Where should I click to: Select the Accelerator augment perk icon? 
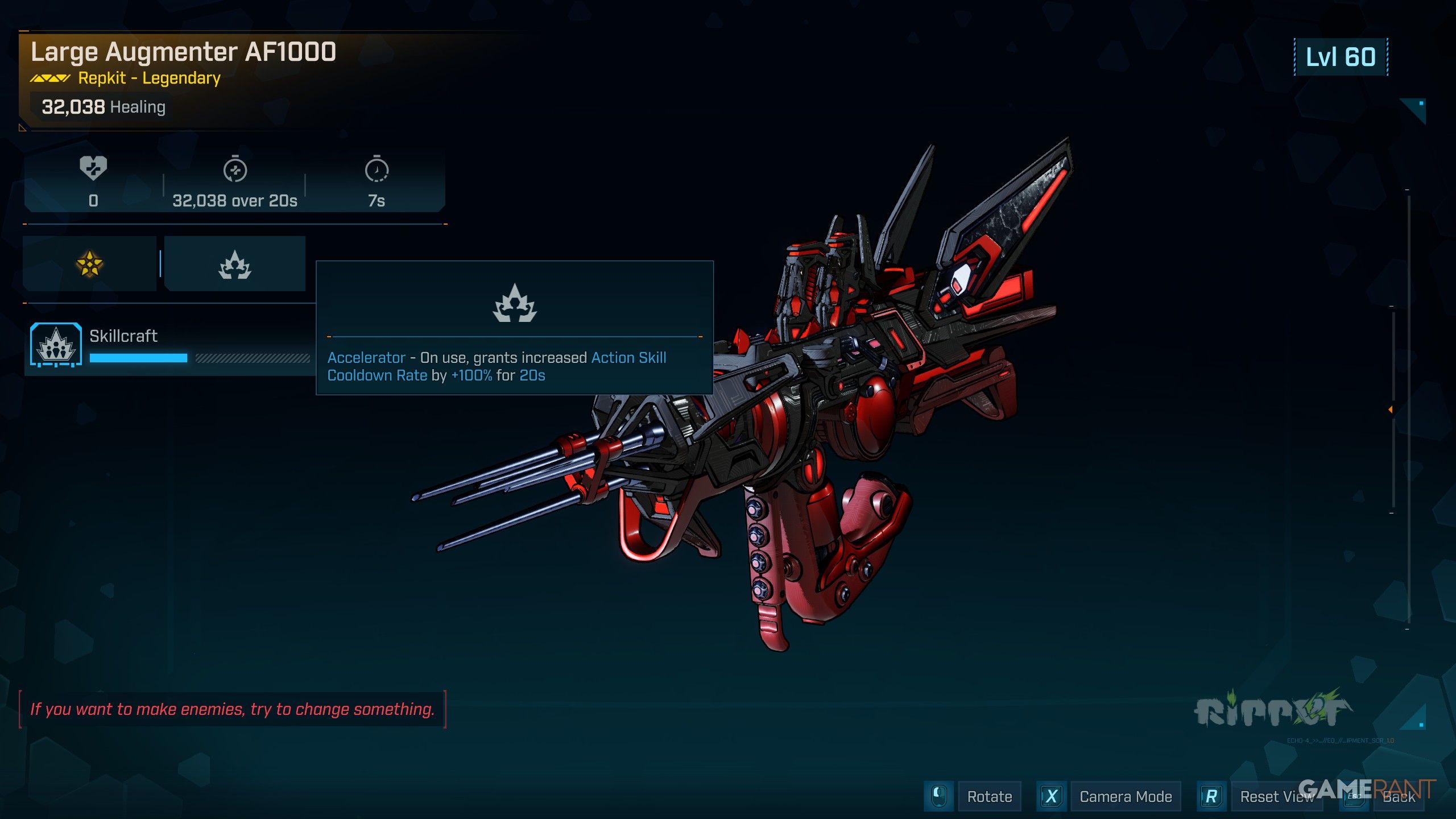pos(235,264)
